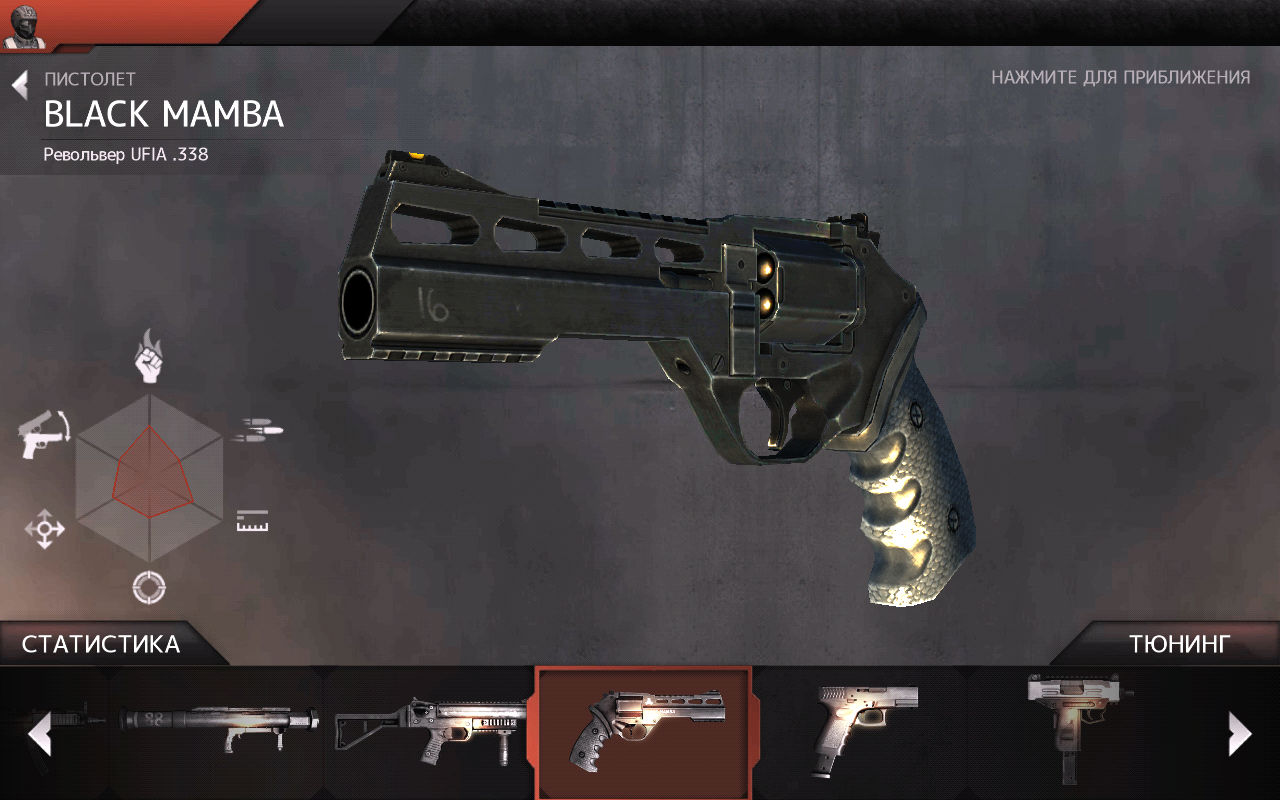Show previous weapons with the carousel's left arrow
The height and width of the screenshot is (800, 1280).
click(x=39, y=735)
